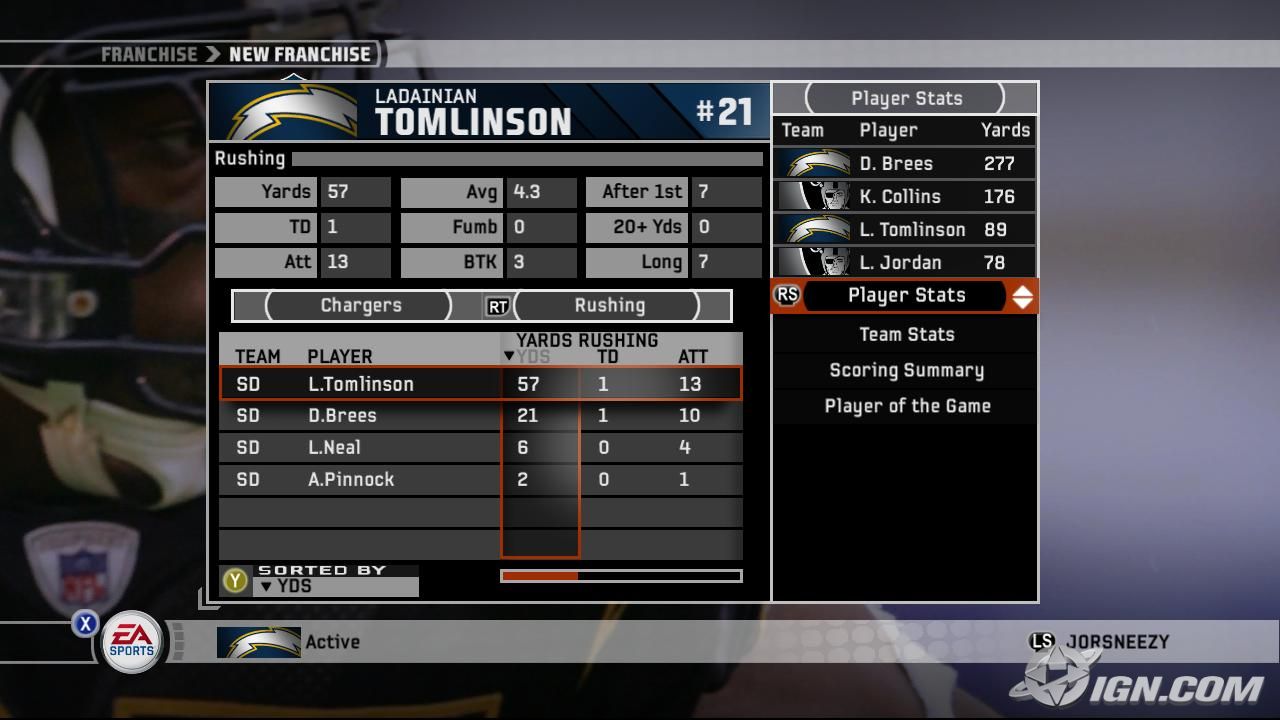
Task: Sort the table by TD column
Action: click(x=607, y=357)
